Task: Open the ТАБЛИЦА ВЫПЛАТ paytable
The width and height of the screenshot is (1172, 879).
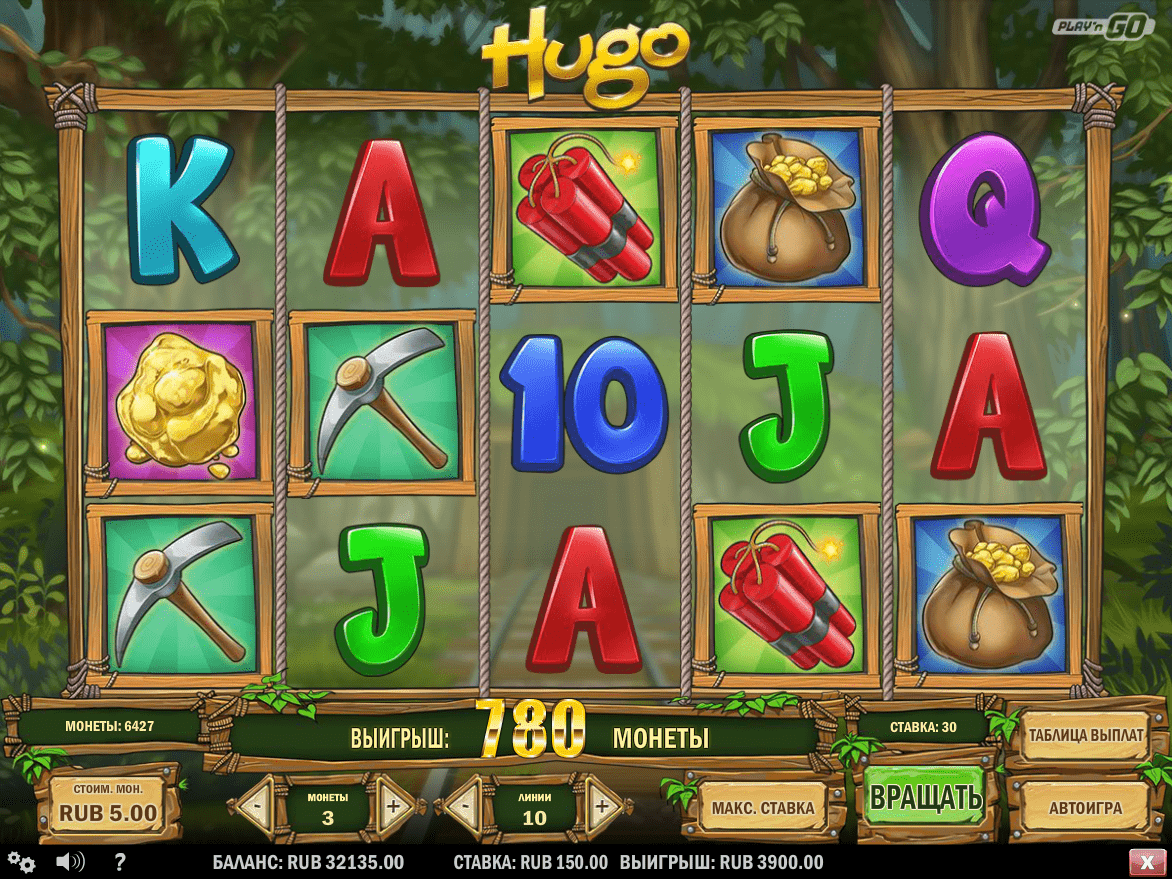Action: tap(1085, 735)
